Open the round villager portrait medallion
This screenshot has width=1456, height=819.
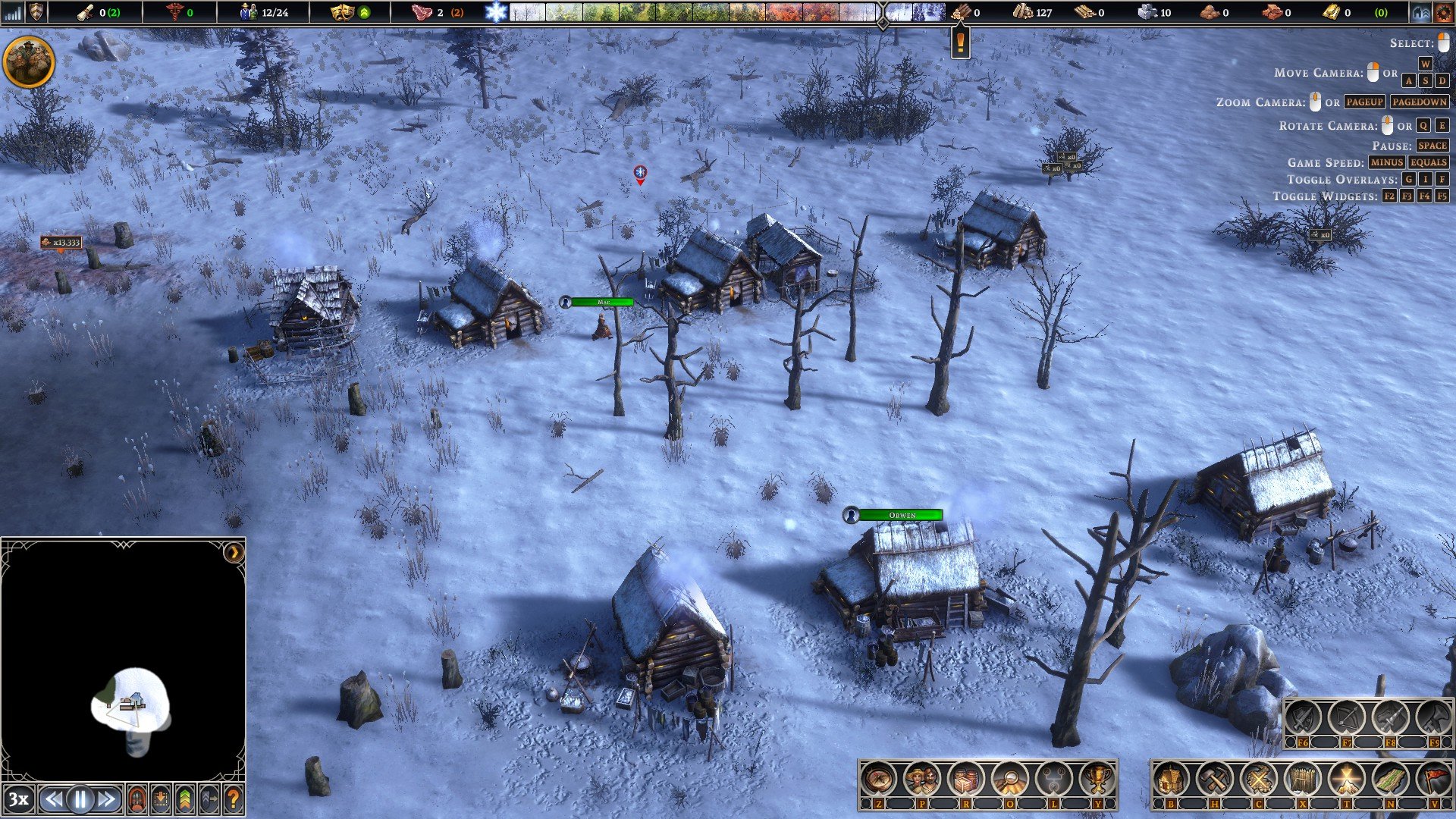point(29,61)
